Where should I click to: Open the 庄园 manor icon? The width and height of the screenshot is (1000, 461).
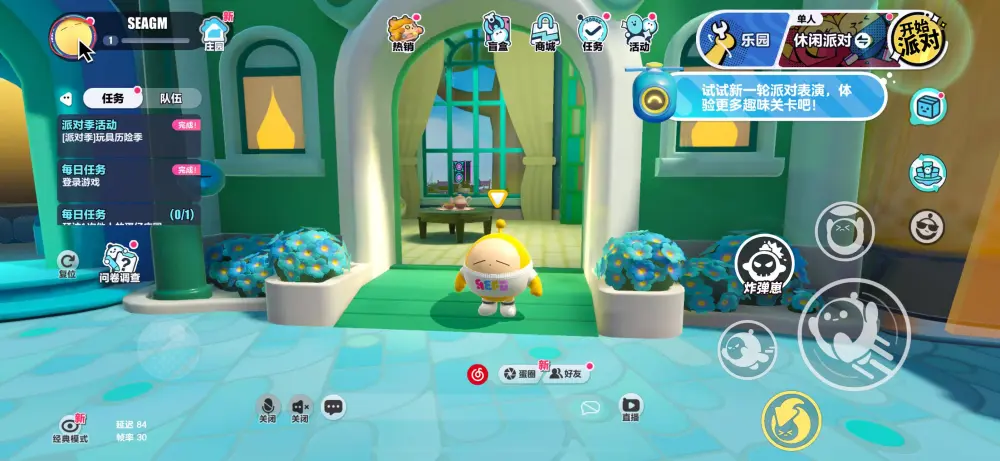[214, 33]
